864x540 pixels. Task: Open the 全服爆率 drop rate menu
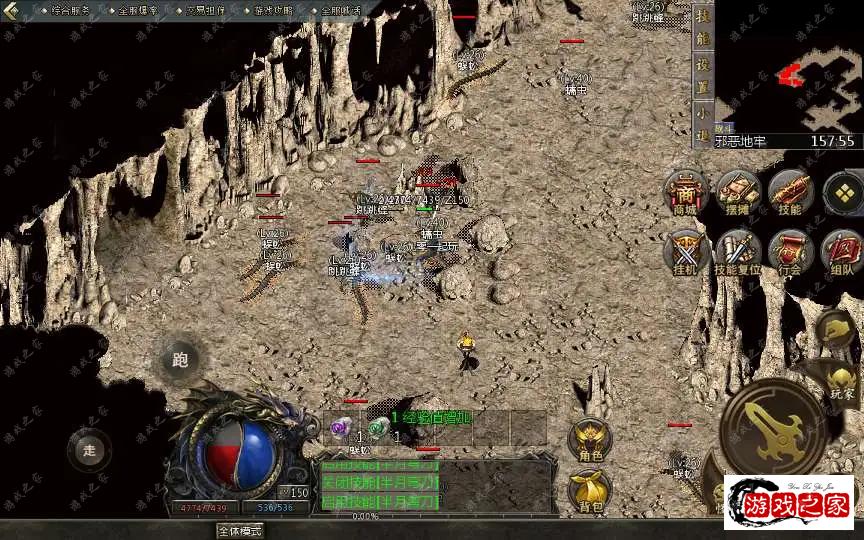[x=140, y=10]
